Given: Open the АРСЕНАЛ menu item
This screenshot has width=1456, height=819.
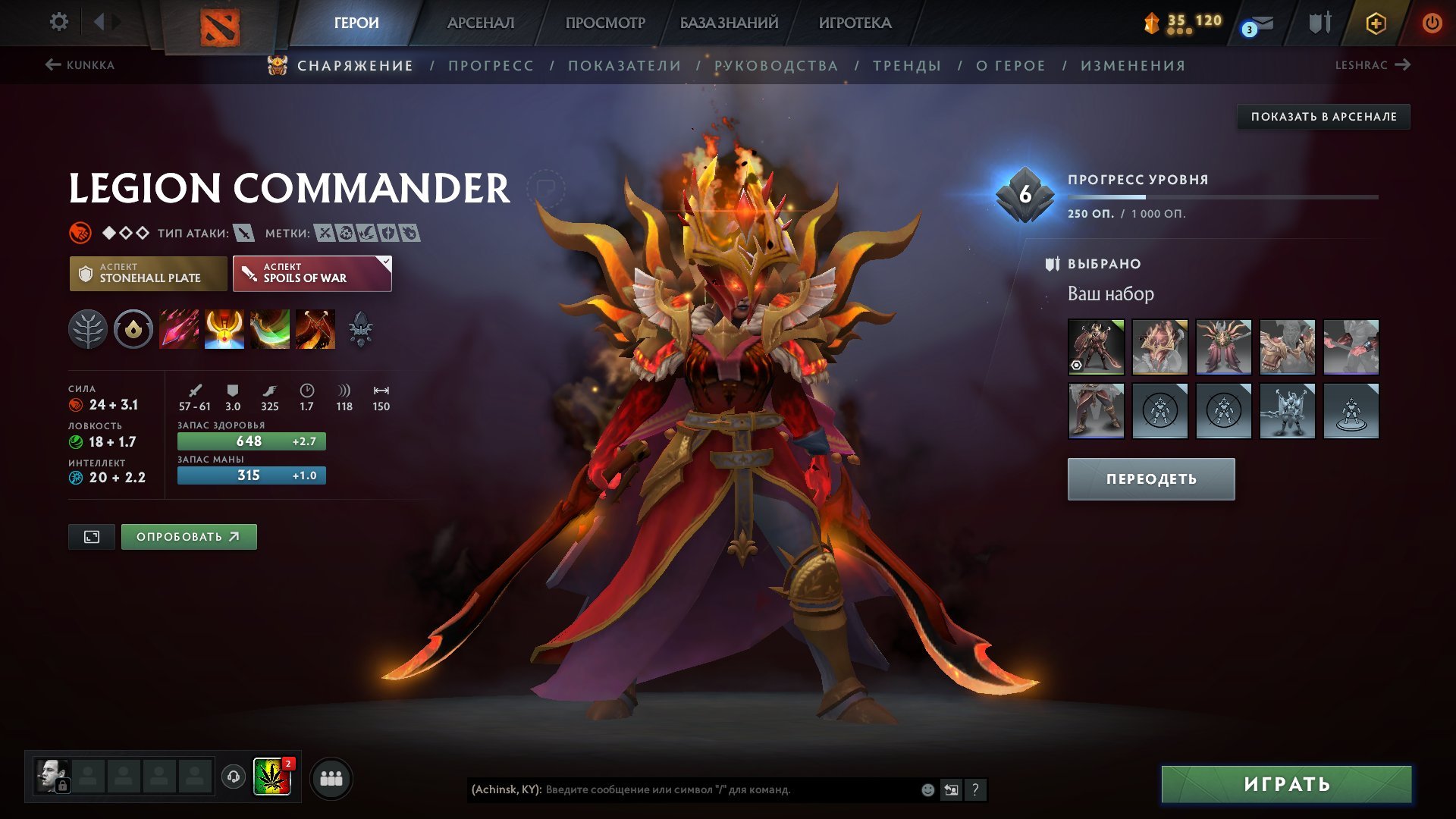Looking at the screenshot, I should point(481,23).
